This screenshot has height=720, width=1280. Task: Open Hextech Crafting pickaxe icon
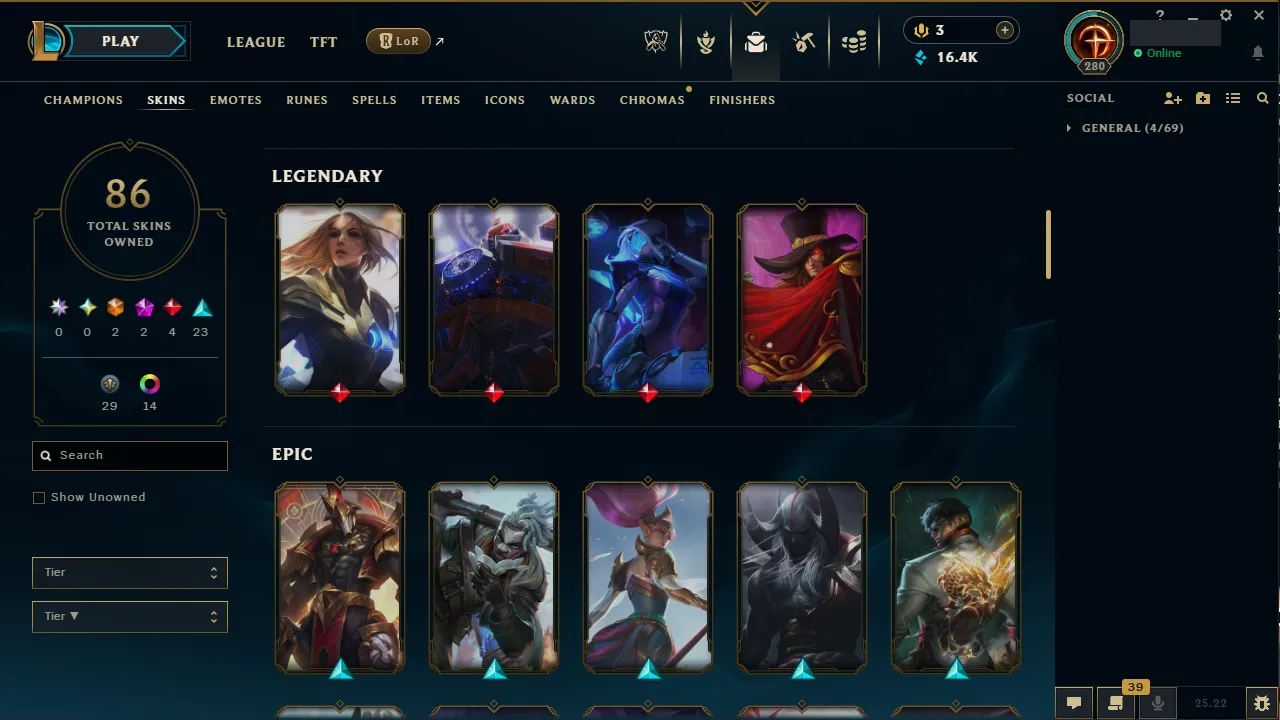[804, 41]
